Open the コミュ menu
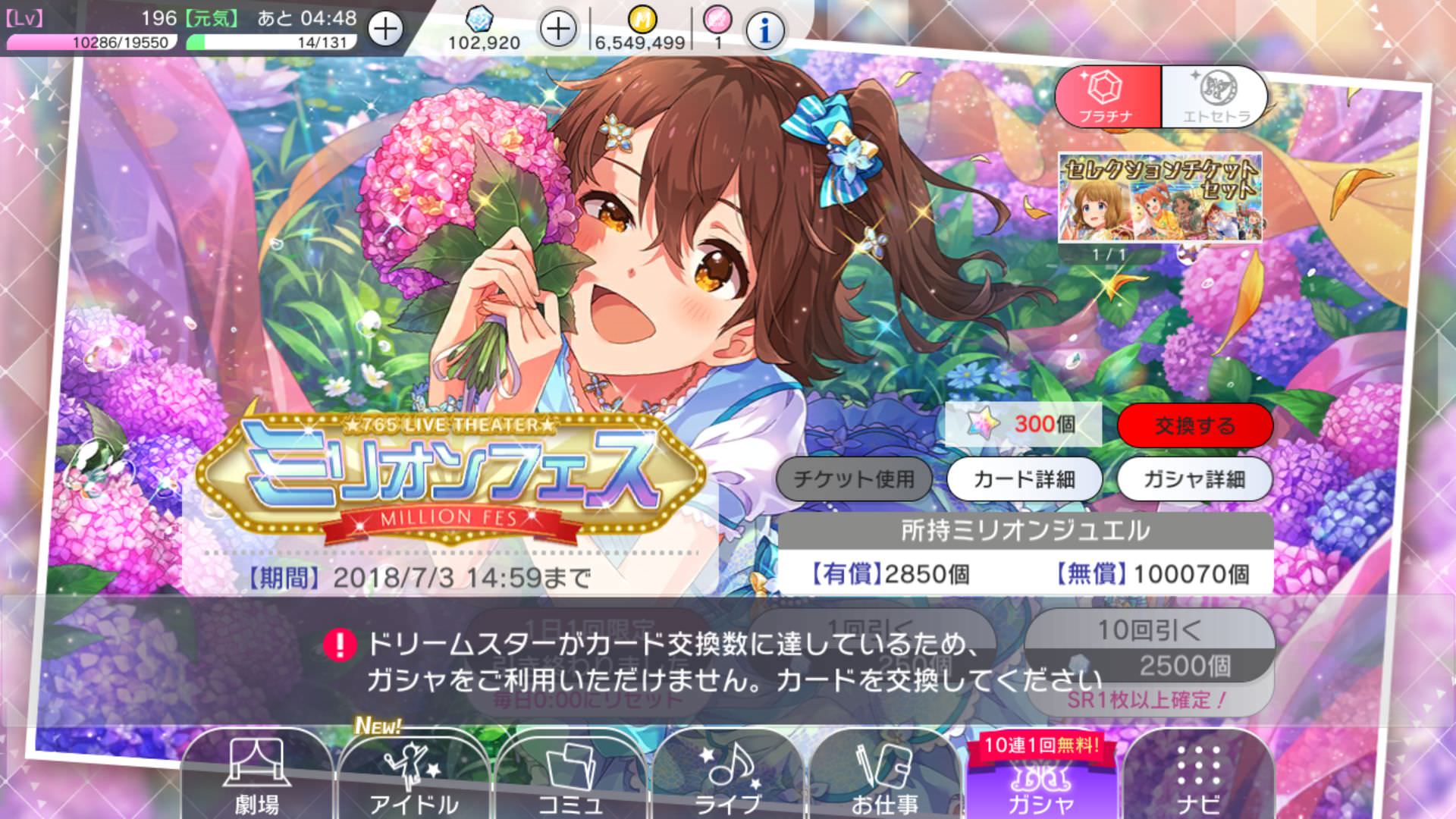Image resolution: width=1456 pixels, height=819 pixels. click(x=570, y=777)
